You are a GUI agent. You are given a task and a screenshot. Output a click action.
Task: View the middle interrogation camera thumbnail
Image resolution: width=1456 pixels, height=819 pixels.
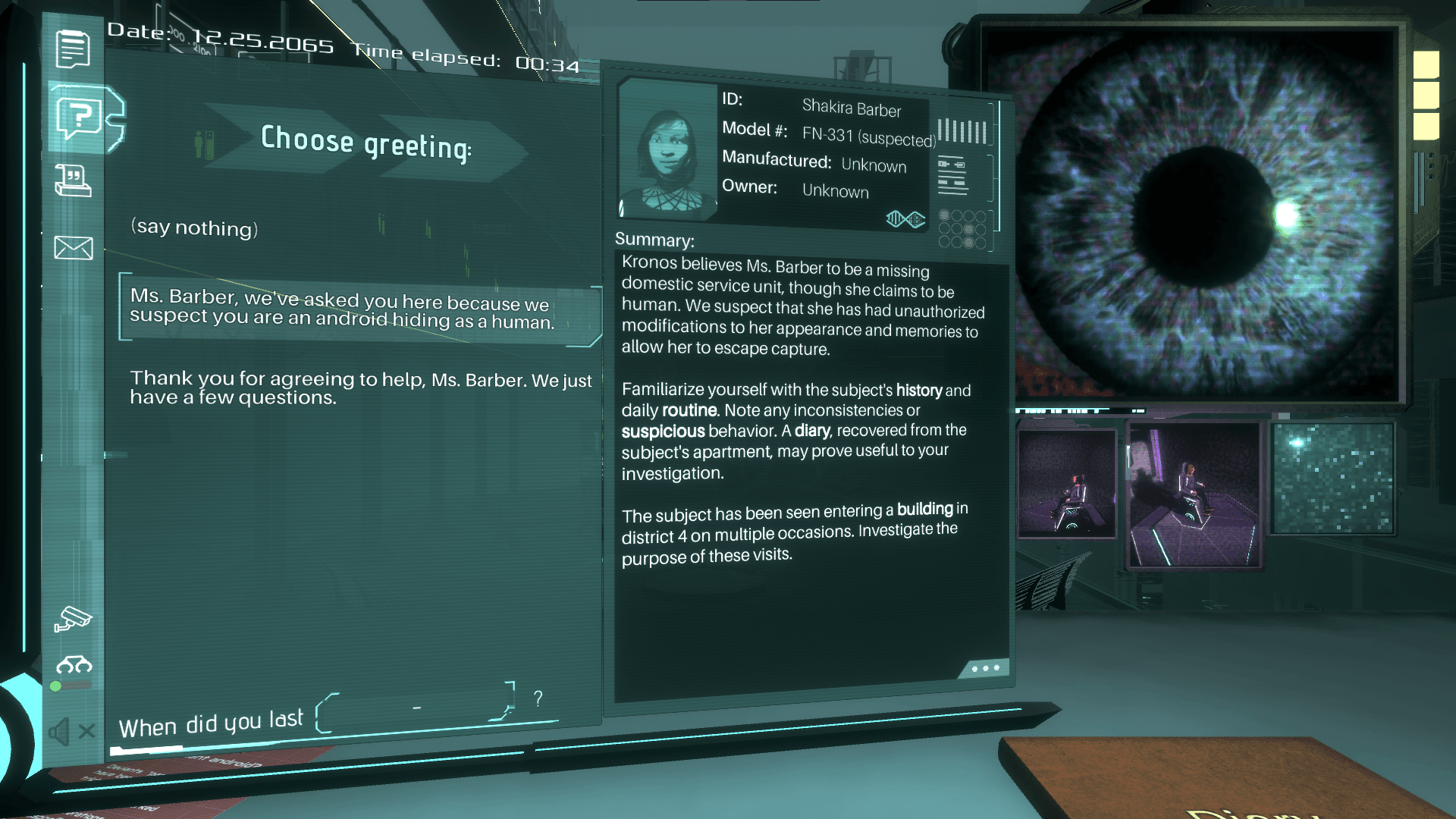1194,494
